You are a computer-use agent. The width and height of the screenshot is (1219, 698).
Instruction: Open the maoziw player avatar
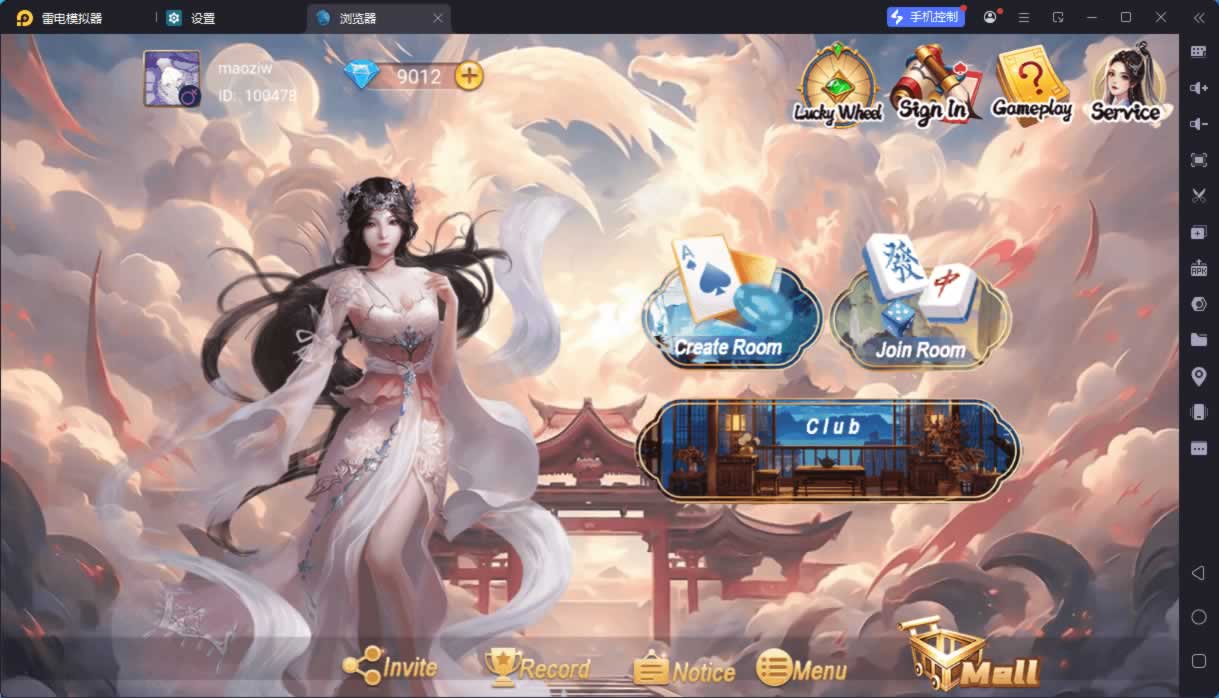pos(172,79)
